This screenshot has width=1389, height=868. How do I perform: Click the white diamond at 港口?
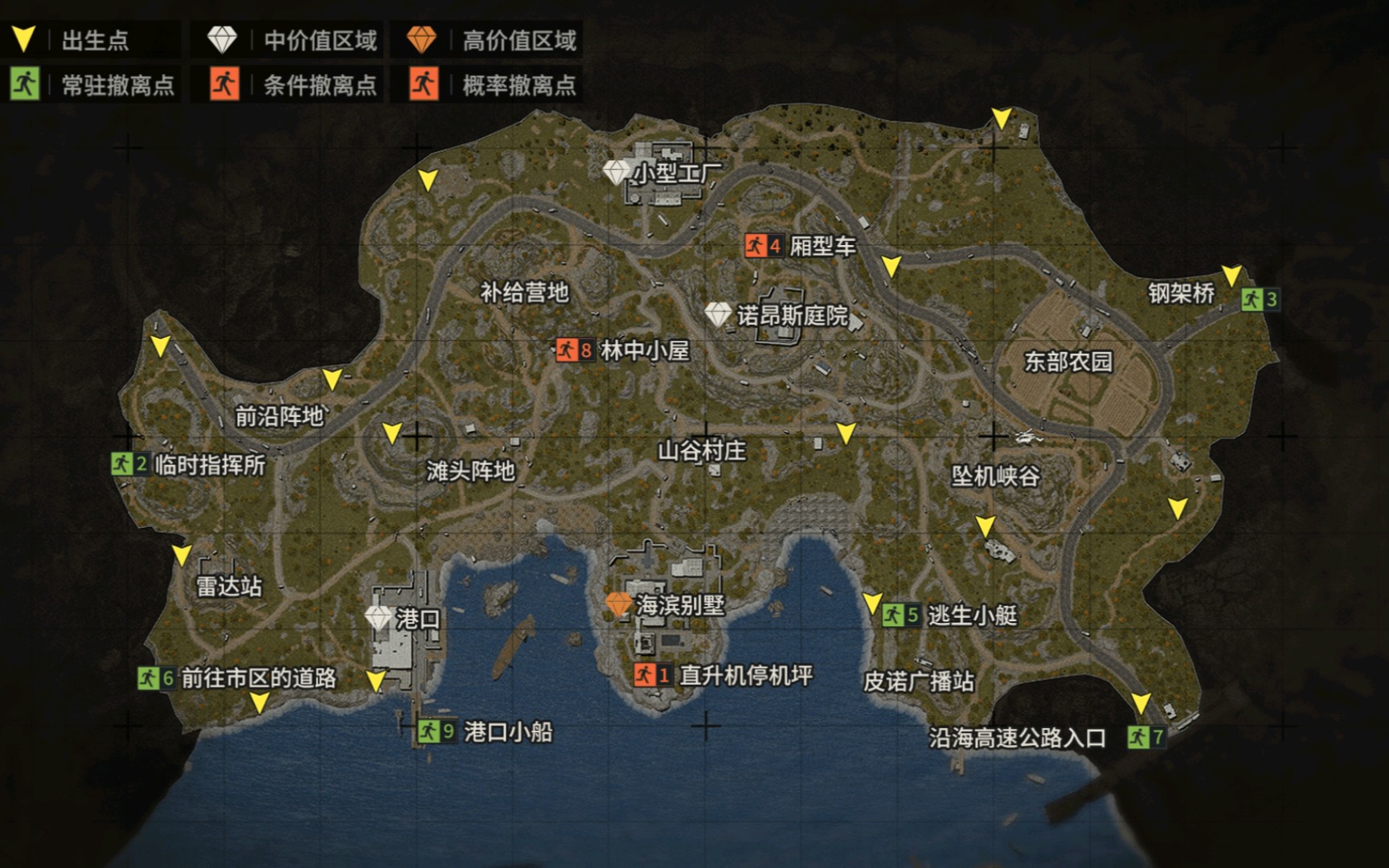pyautogui.click(x=378, y=618)
